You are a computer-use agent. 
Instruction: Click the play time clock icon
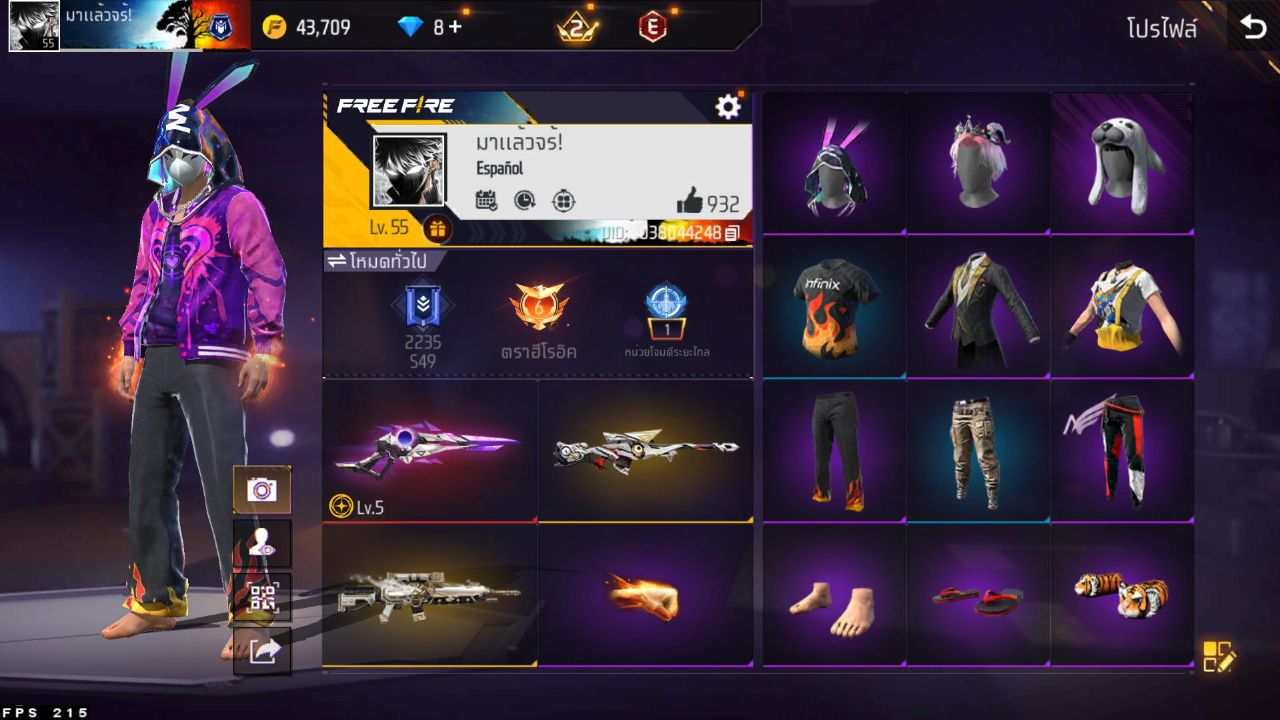tap(525, 200)
